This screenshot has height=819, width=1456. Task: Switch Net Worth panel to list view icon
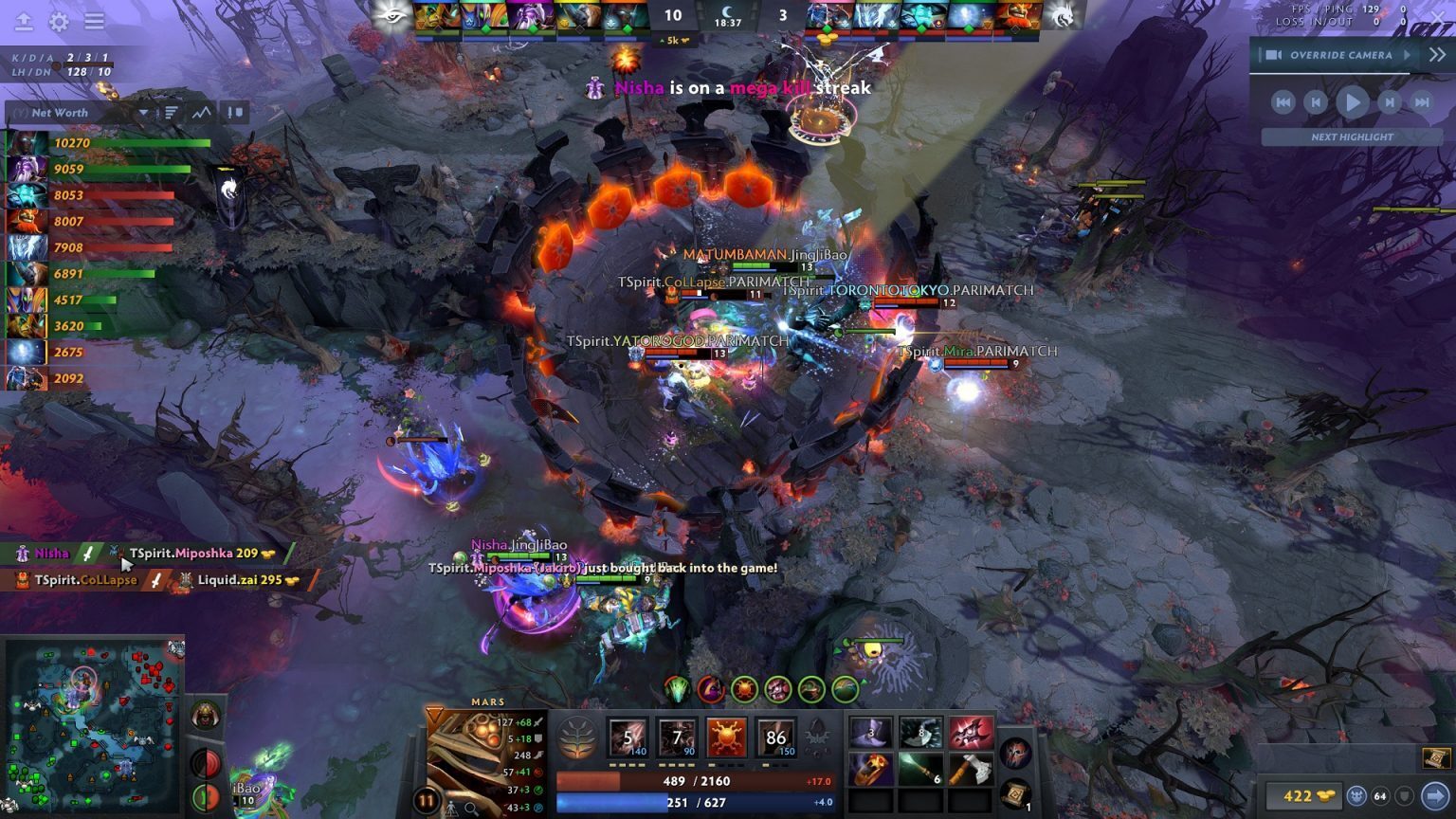click(x=171, y=112)
